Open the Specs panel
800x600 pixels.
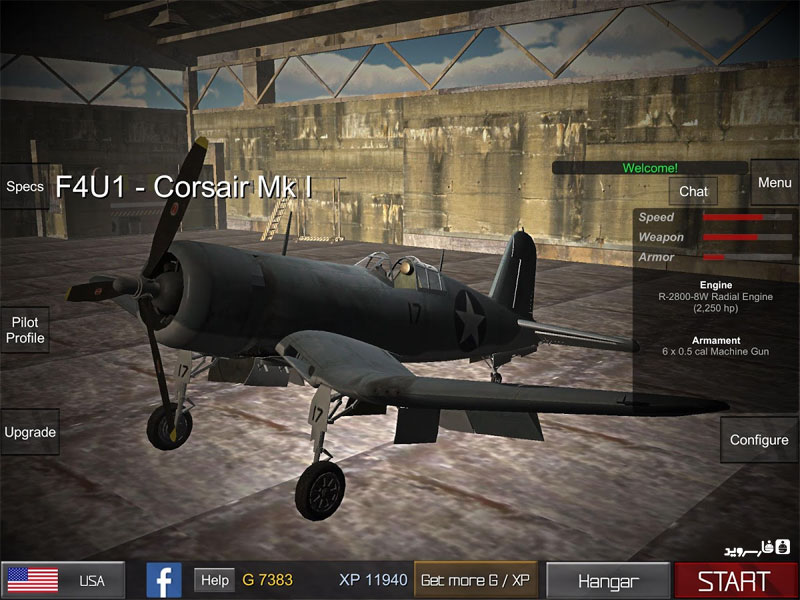pos(24,186)
